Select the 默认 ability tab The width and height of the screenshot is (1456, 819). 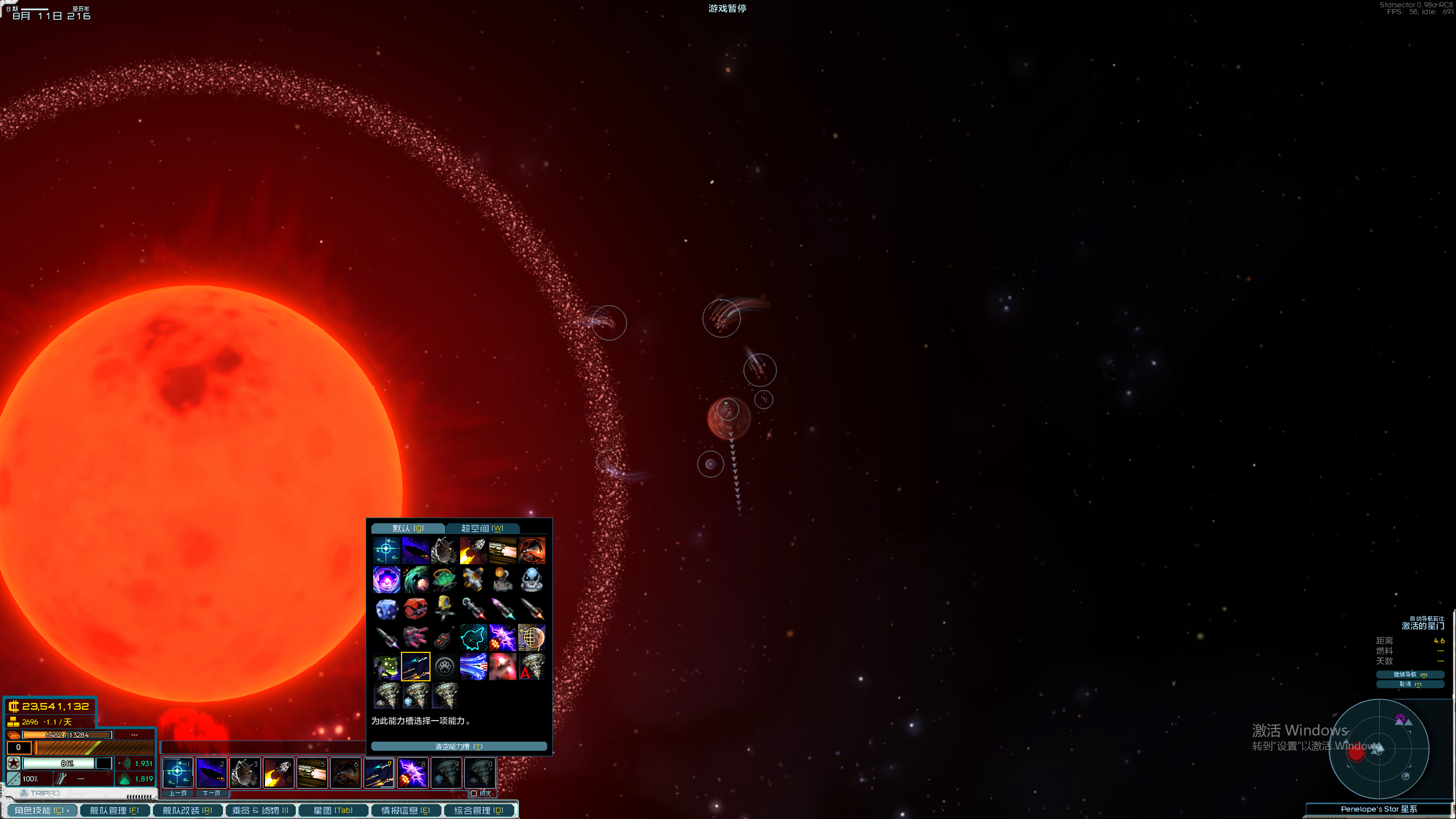[408, 528]
